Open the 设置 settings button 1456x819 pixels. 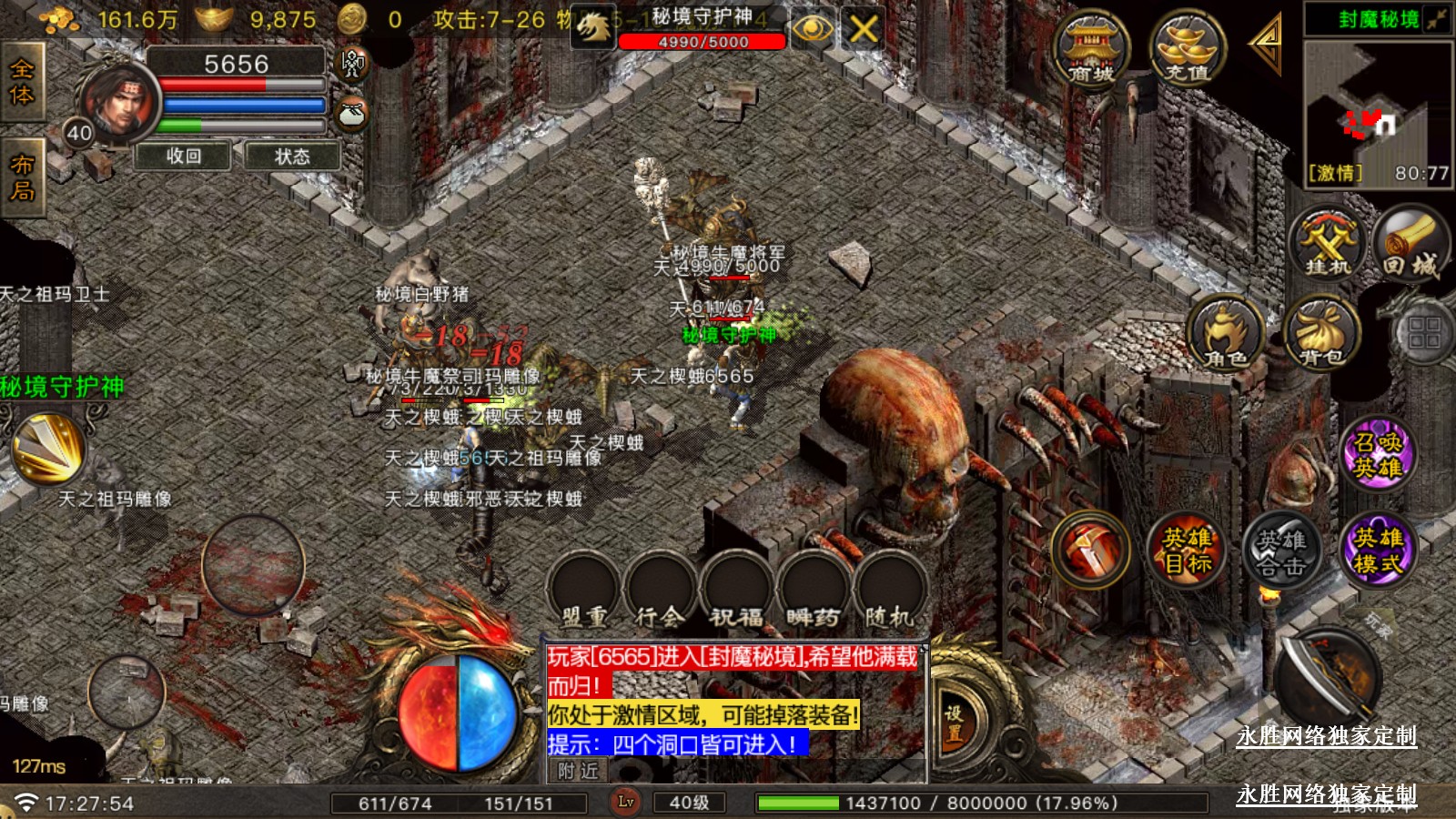(x=953, y=724)
